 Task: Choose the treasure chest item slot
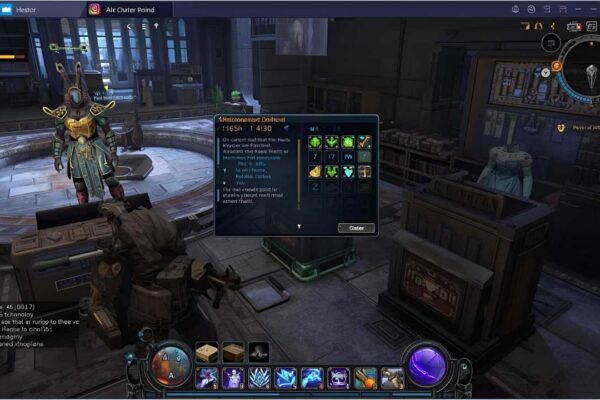pos(364,171)
